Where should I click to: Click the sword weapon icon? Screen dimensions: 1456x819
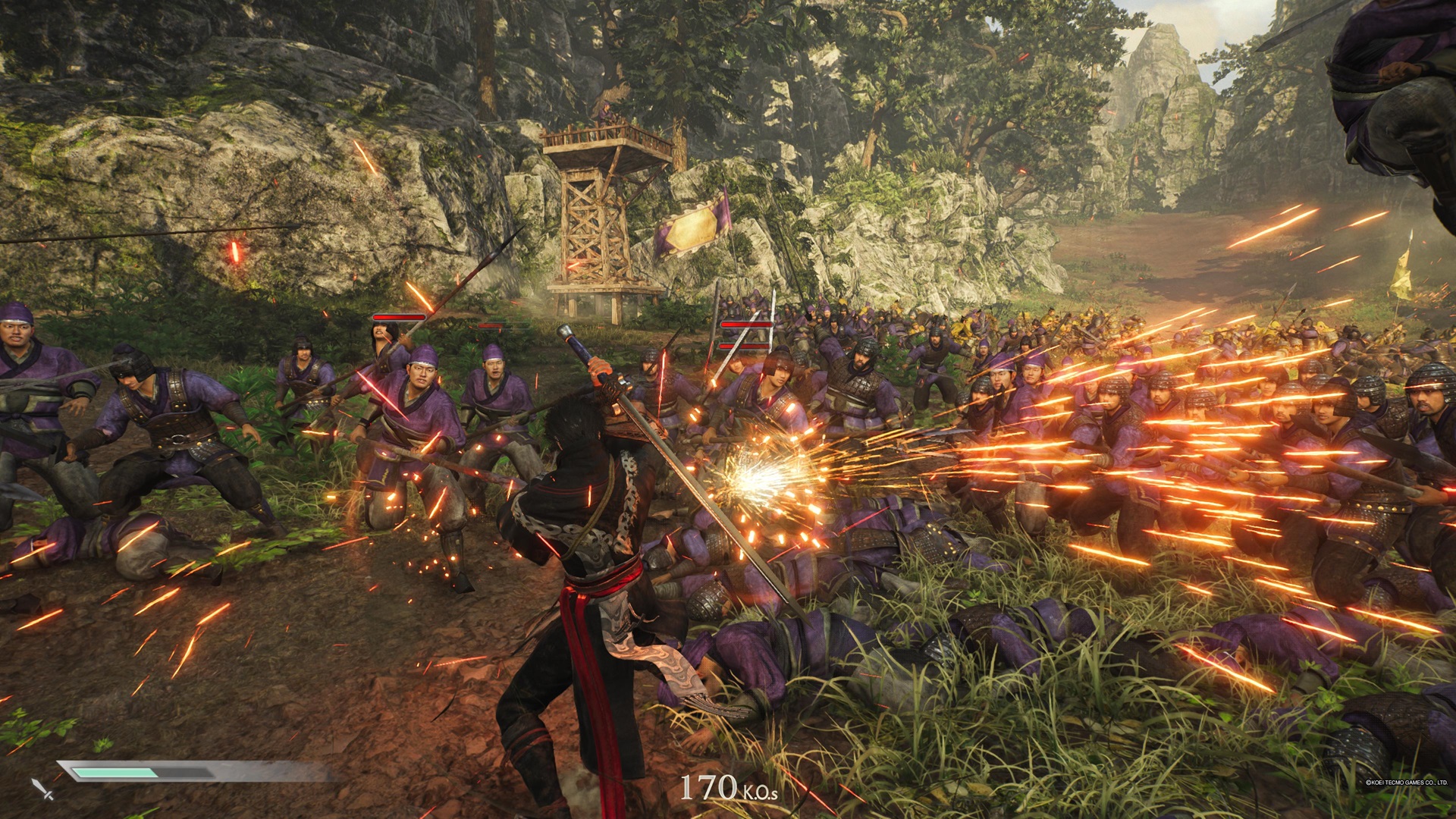tap(42, 789)
